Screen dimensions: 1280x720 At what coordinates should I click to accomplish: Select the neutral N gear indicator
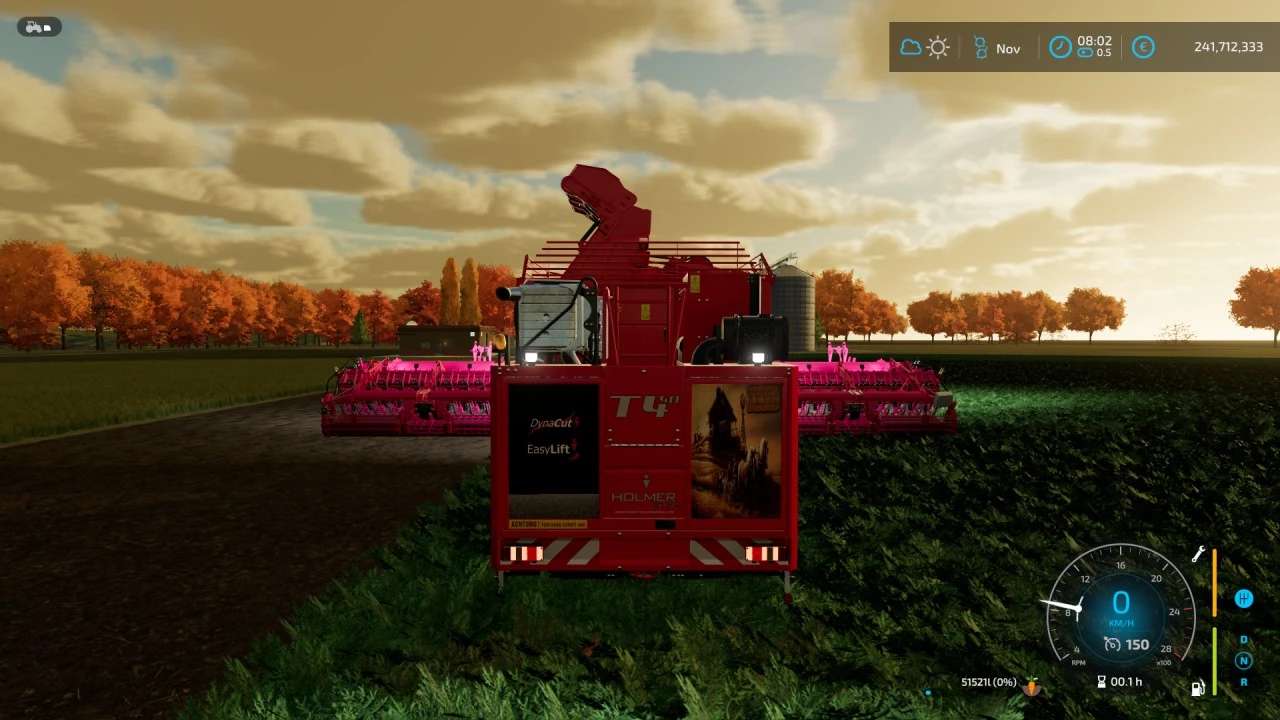(x=1244, y=660)
